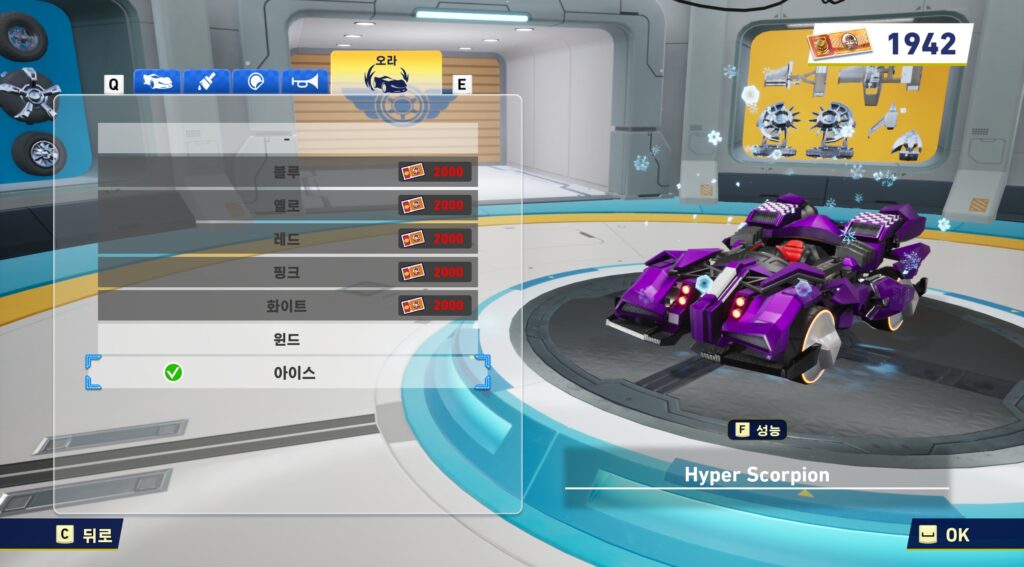Switch to the car body tab
The height and width of the screenshot is (567, 1024).
(x=156, y=82)
